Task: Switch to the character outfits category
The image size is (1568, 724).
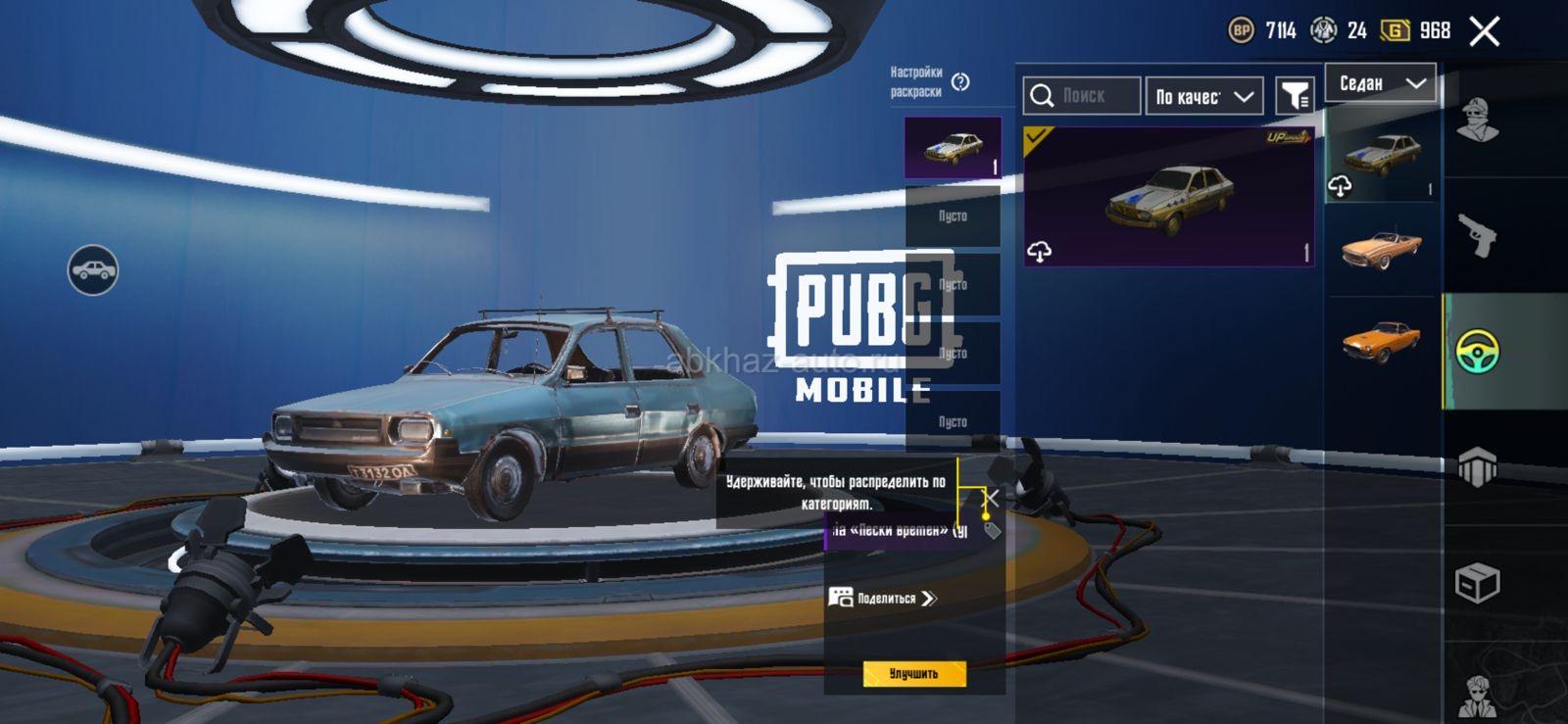Action: 1477,121
